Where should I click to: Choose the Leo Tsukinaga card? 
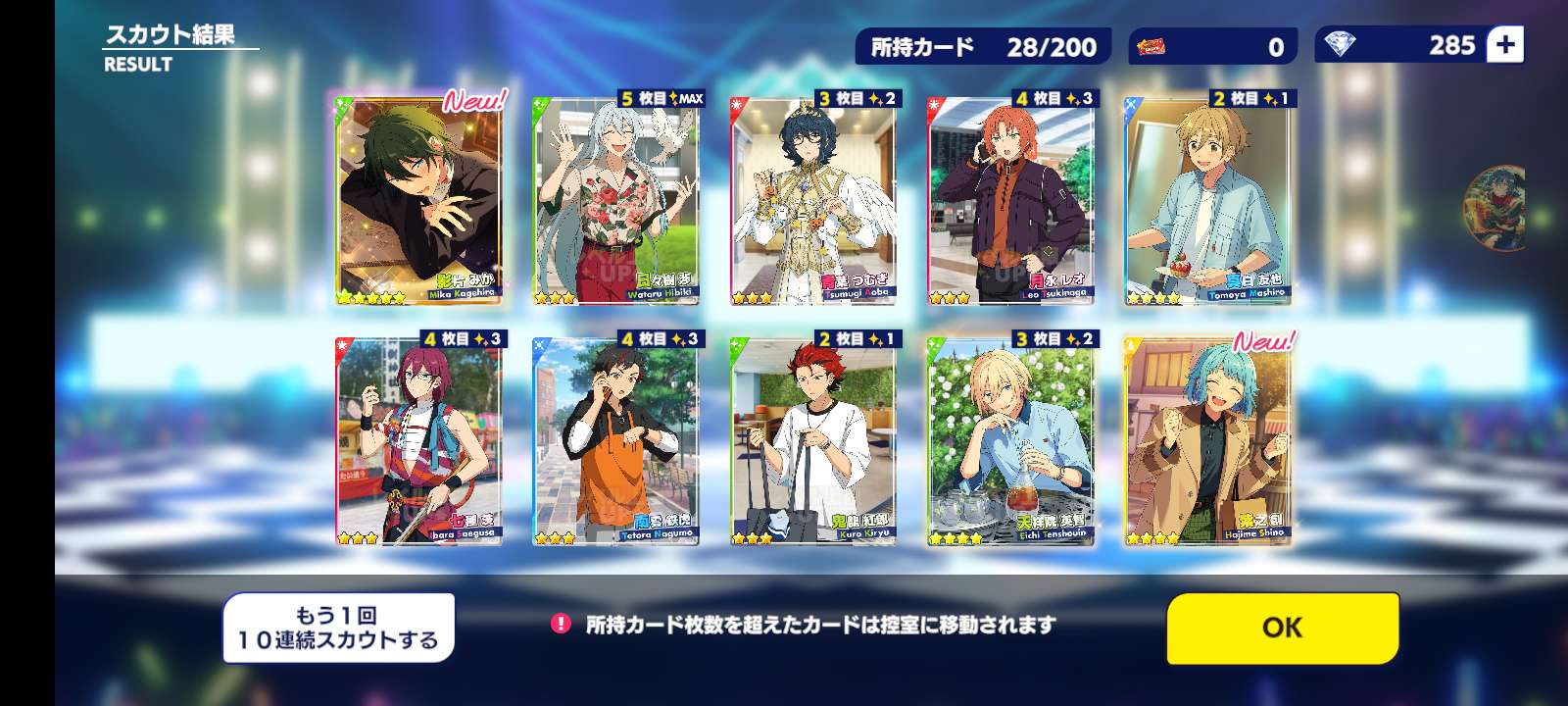(x=1010, y=201)
